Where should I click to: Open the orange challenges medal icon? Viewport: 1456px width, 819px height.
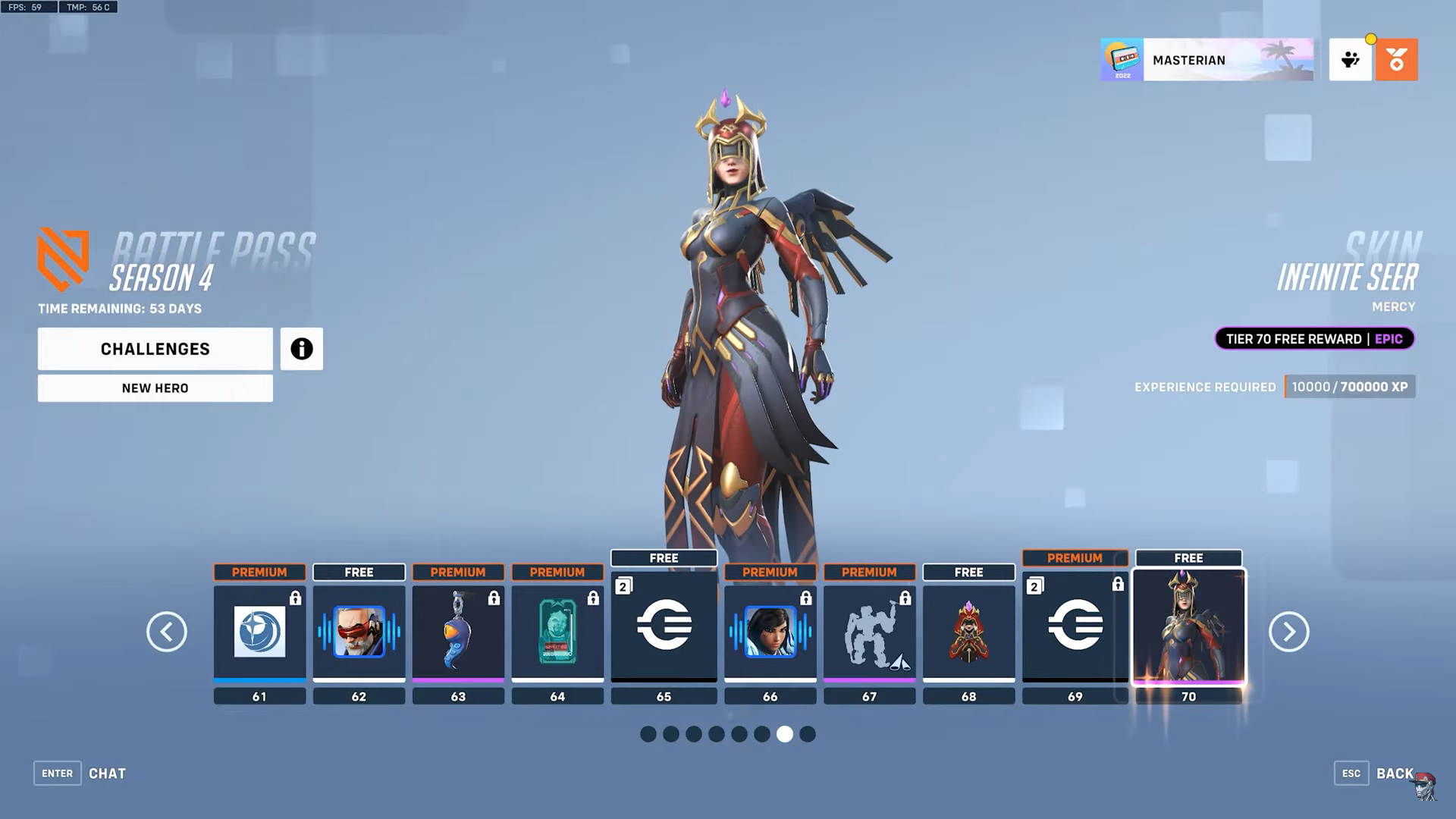pyautogui.click(x=1398, y=60)
